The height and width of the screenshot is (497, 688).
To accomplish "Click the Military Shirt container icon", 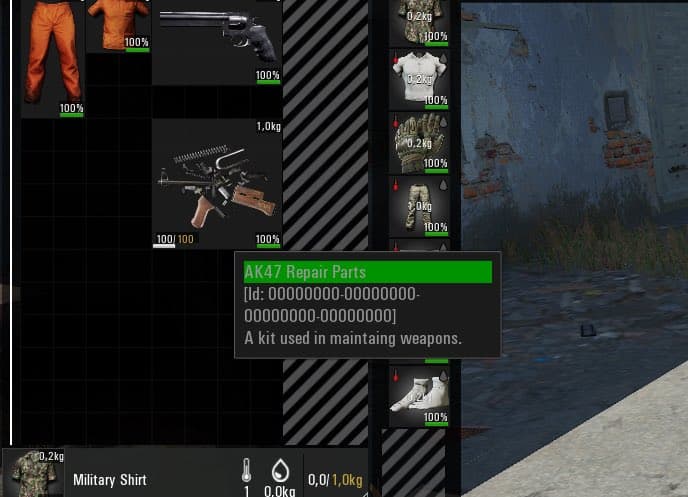I will coord(33,473).
